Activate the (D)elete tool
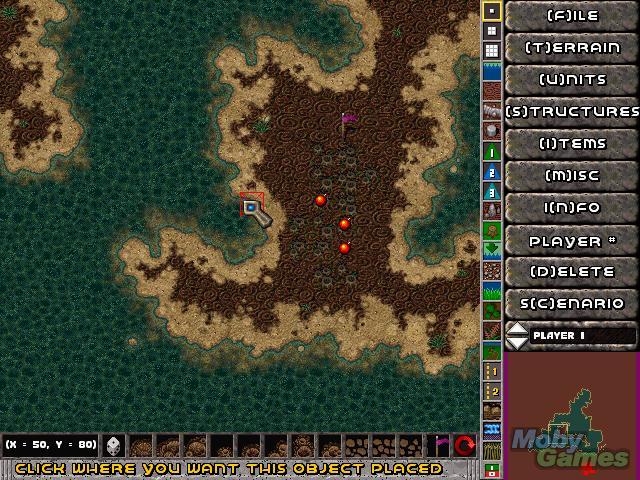Image resolution: width=640 pixels, height=480 pixels. tap(573, 271)
